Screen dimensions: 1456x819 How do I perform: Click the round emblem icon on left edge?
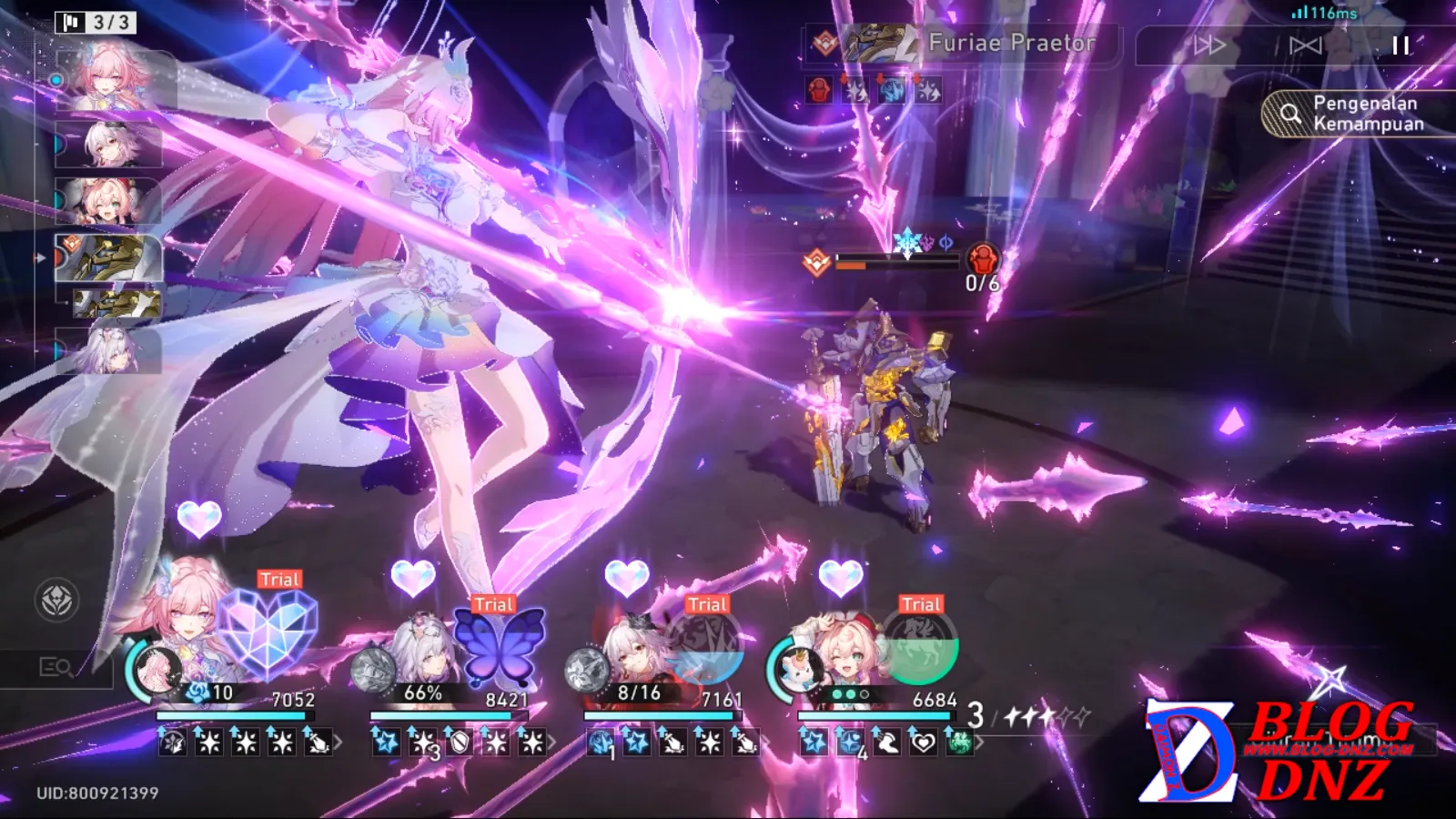click(x=56, y=601)
